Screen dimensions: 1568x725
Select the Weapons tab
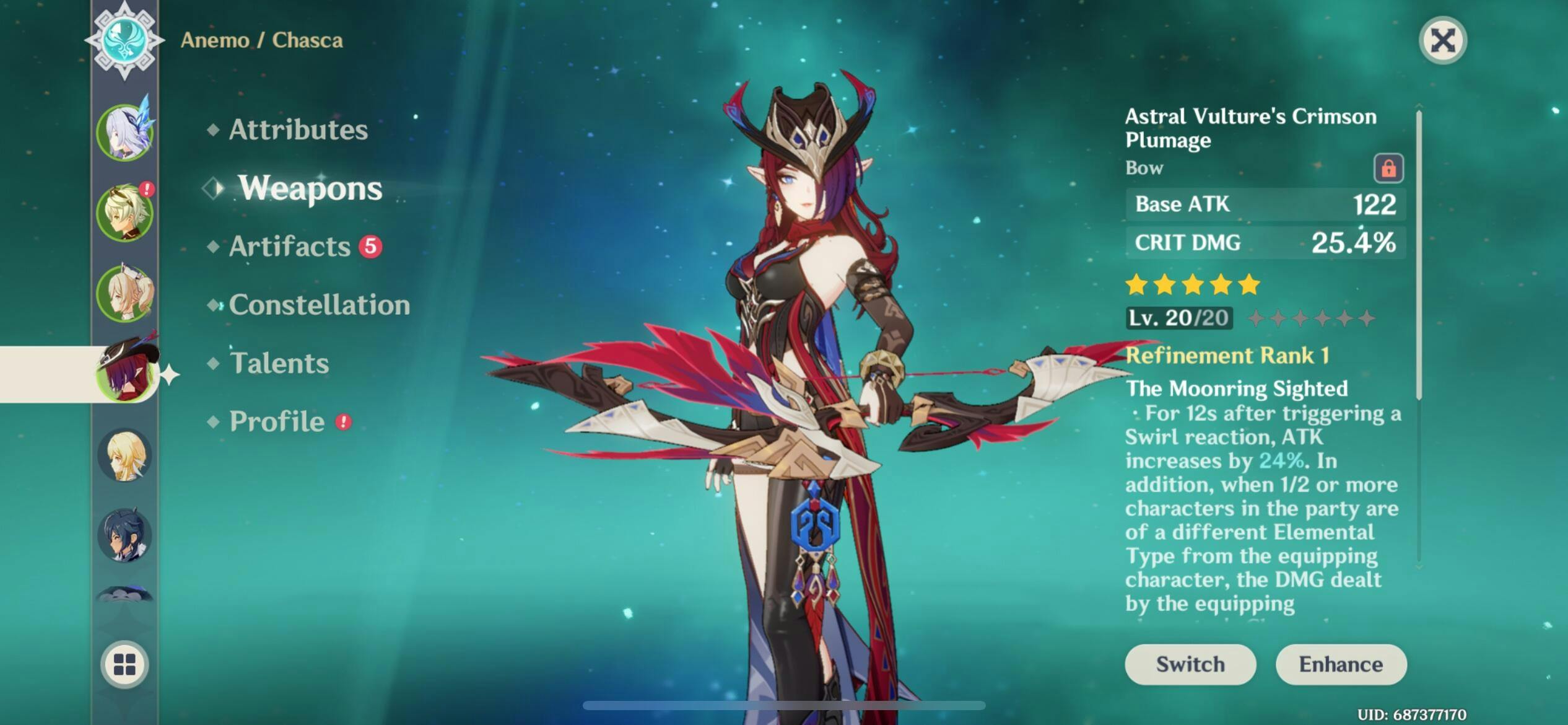tap(310, 188)
